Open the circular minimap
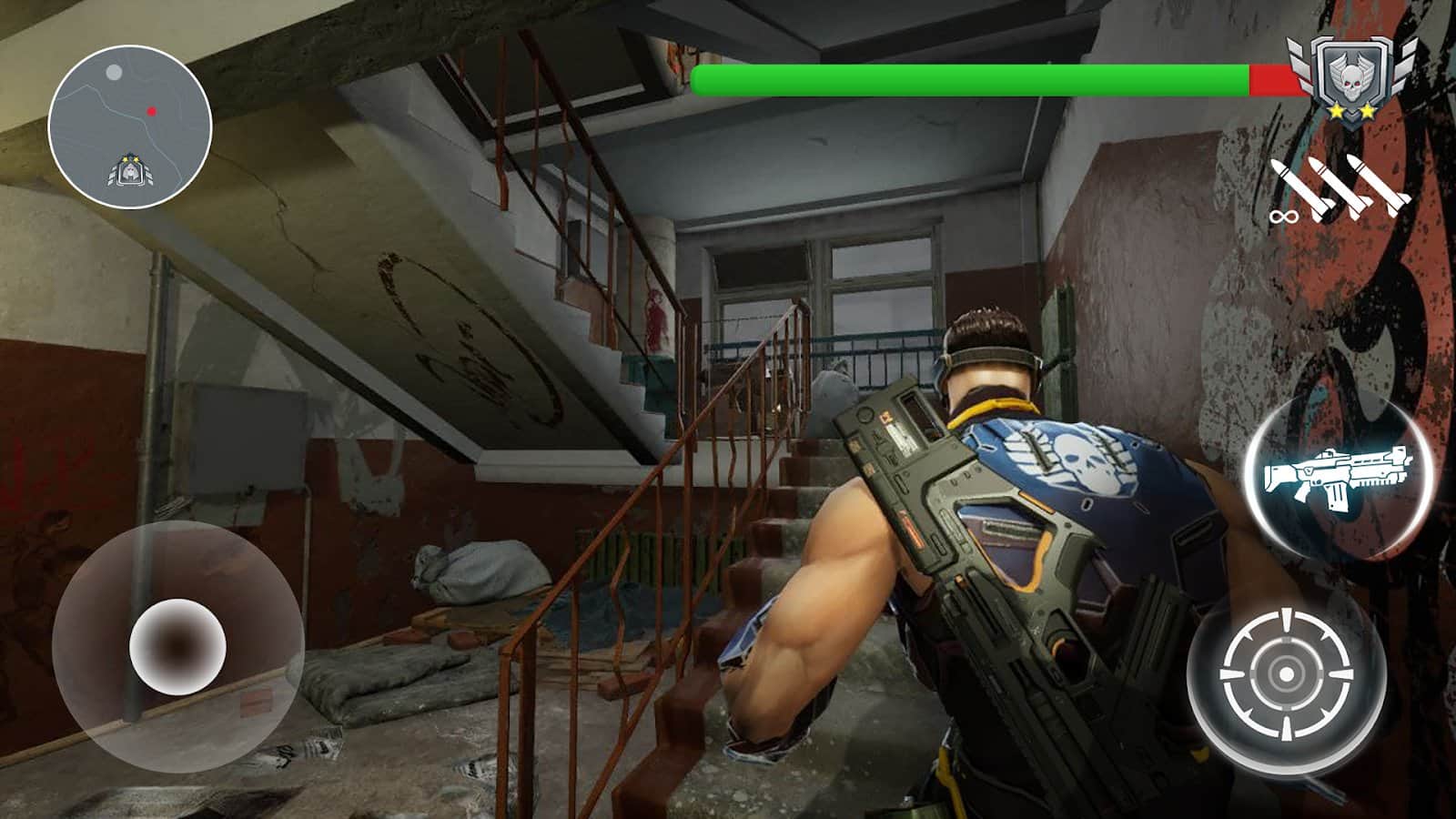Viewport: 1456px width, 819px height. pos(130,126)
